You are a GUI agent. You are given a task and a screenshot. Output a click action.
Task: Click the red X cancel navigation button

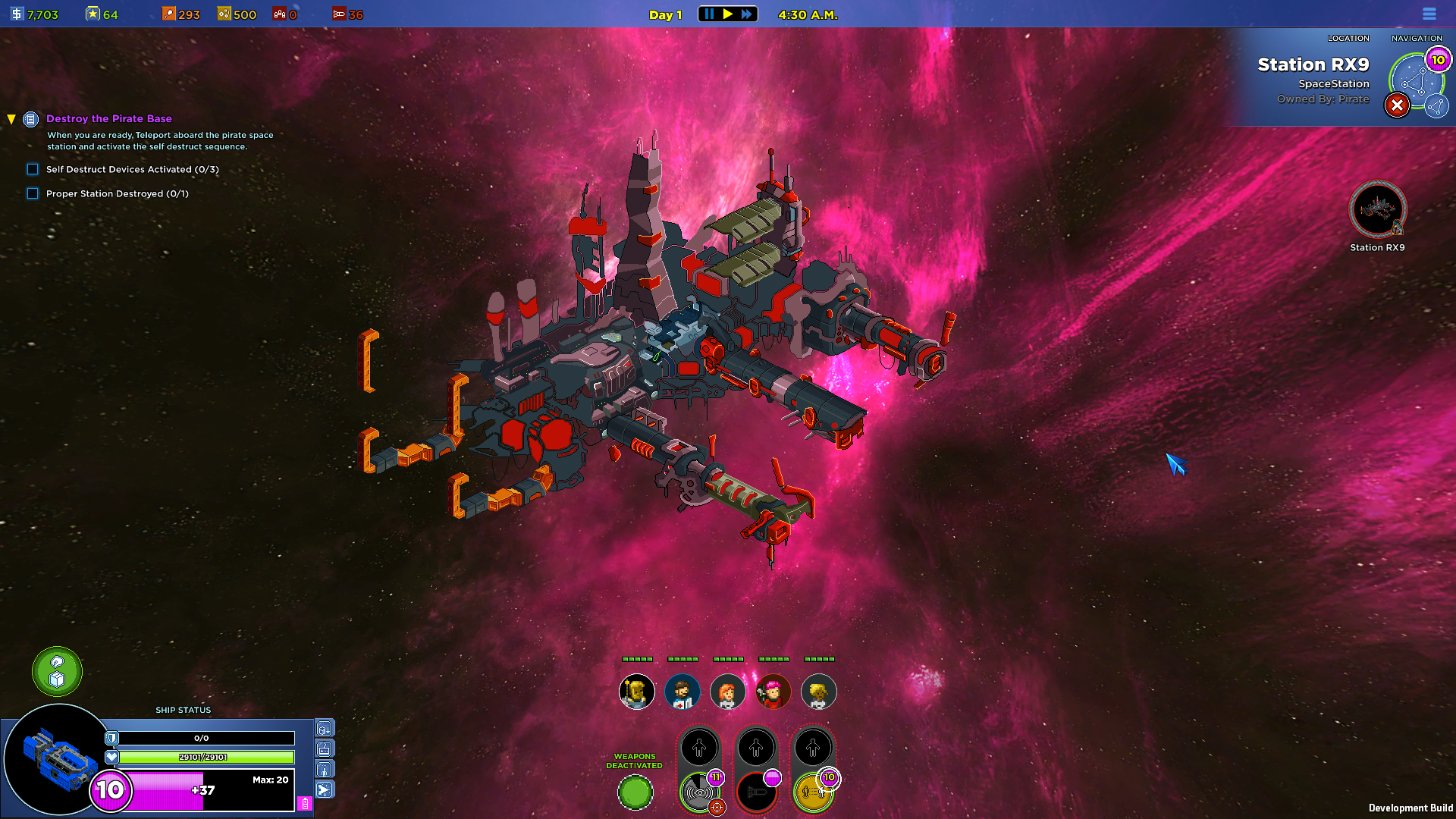click(x=1397, y=105)
